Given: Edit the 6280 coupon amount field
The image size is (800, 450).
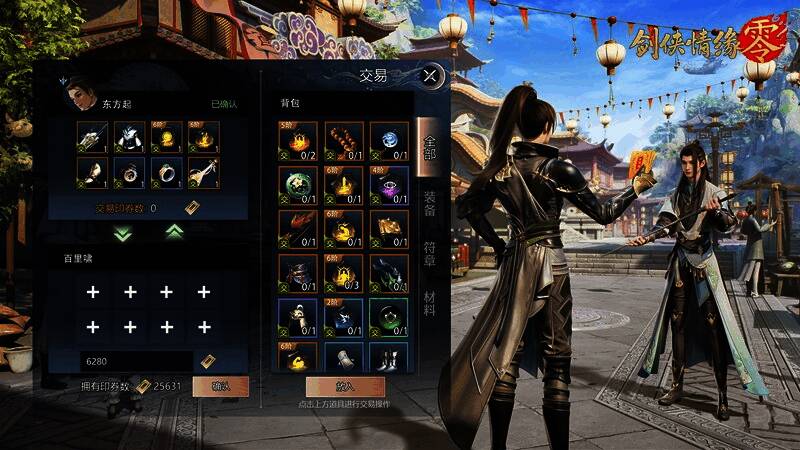Looking at the screenshot, I should tap(137, 361).
